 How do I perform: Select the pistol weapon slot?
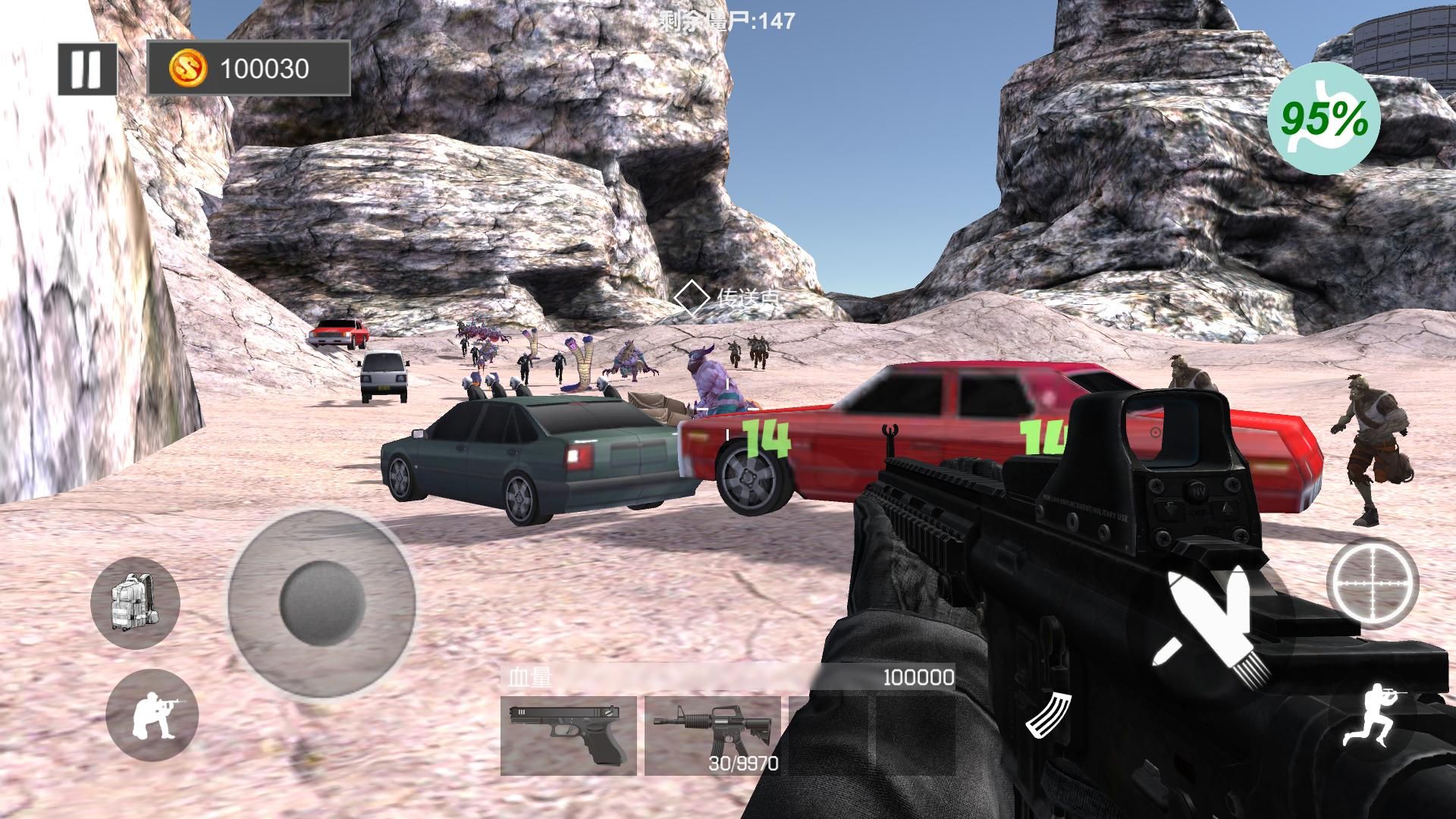coord(569,736)
